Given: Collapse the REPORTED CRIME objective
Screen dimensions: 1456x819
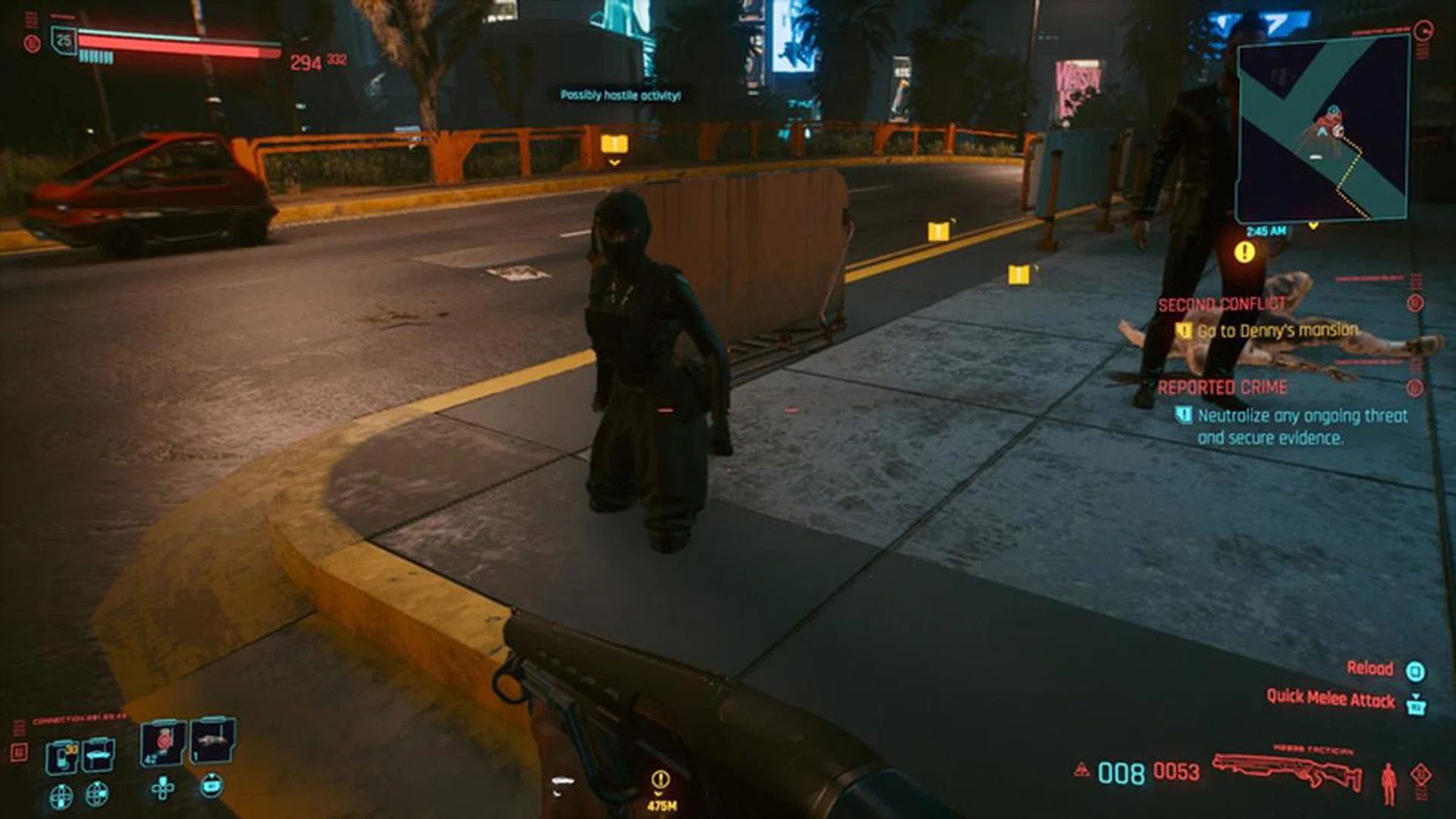Looking at the screenshot, I should tap(1222, 388).
